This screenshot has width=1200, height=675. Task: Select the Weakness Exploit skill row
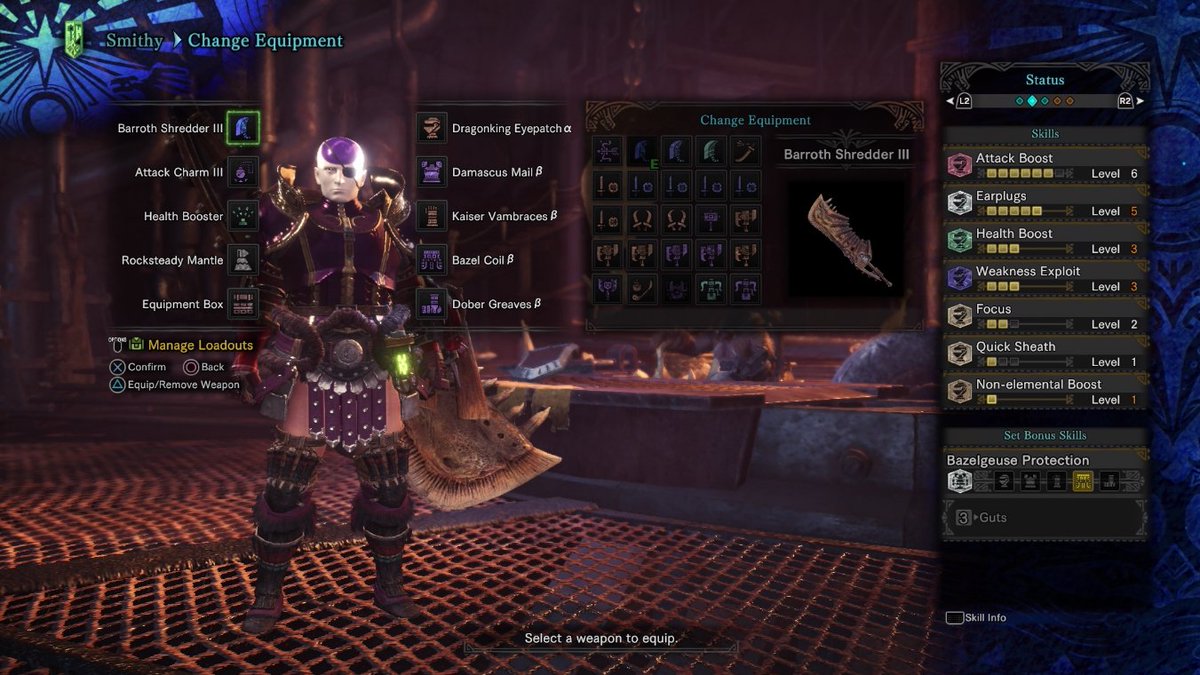click(x=1045, y=278)
